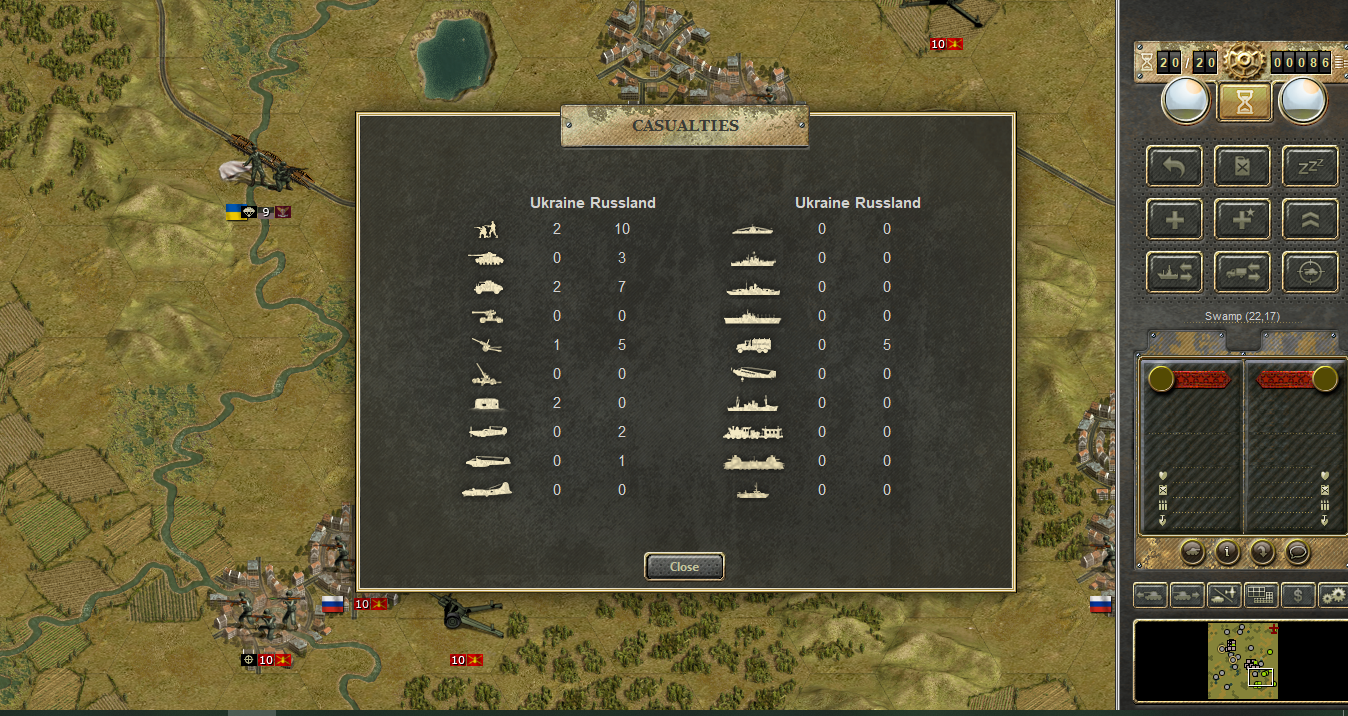End the turn with the hourglass button

point(1244,101)
